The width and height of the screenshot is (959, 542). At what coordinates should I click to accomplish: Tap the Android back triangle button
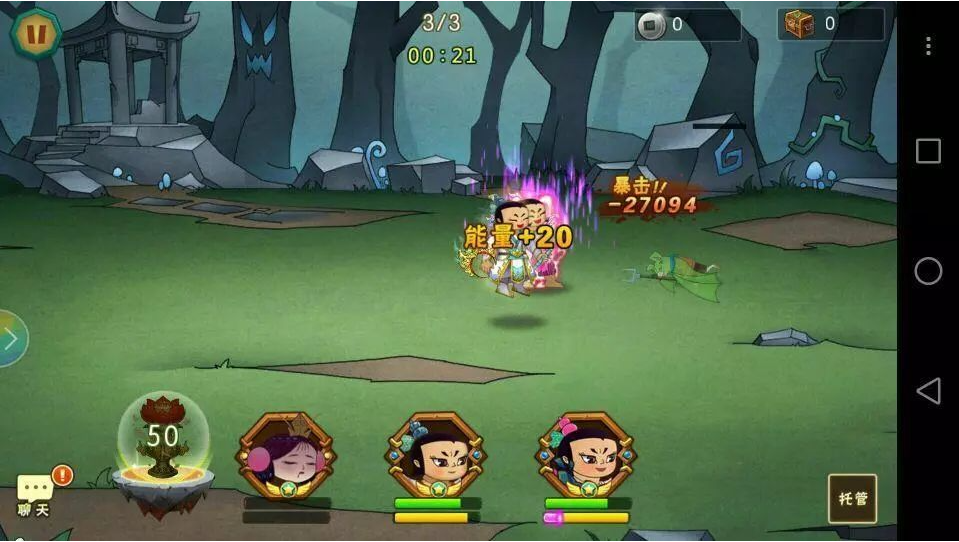[x=928, y=391]
